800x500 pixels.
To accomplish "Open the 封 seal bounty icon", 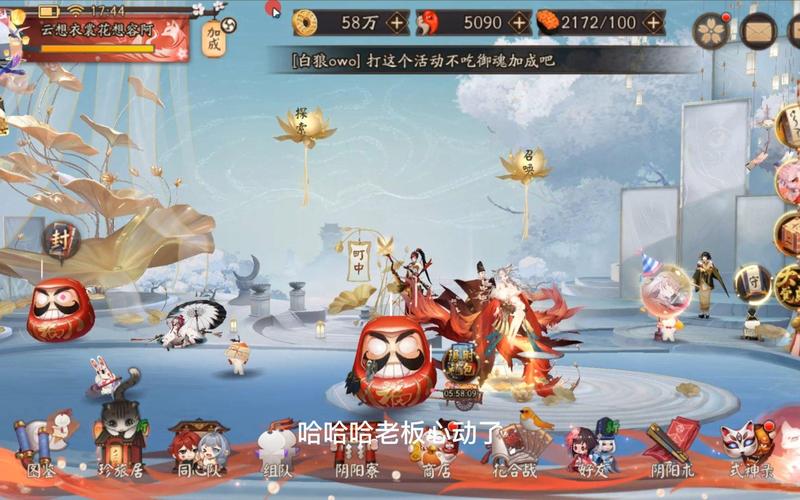I will click(x=60, y=240).
